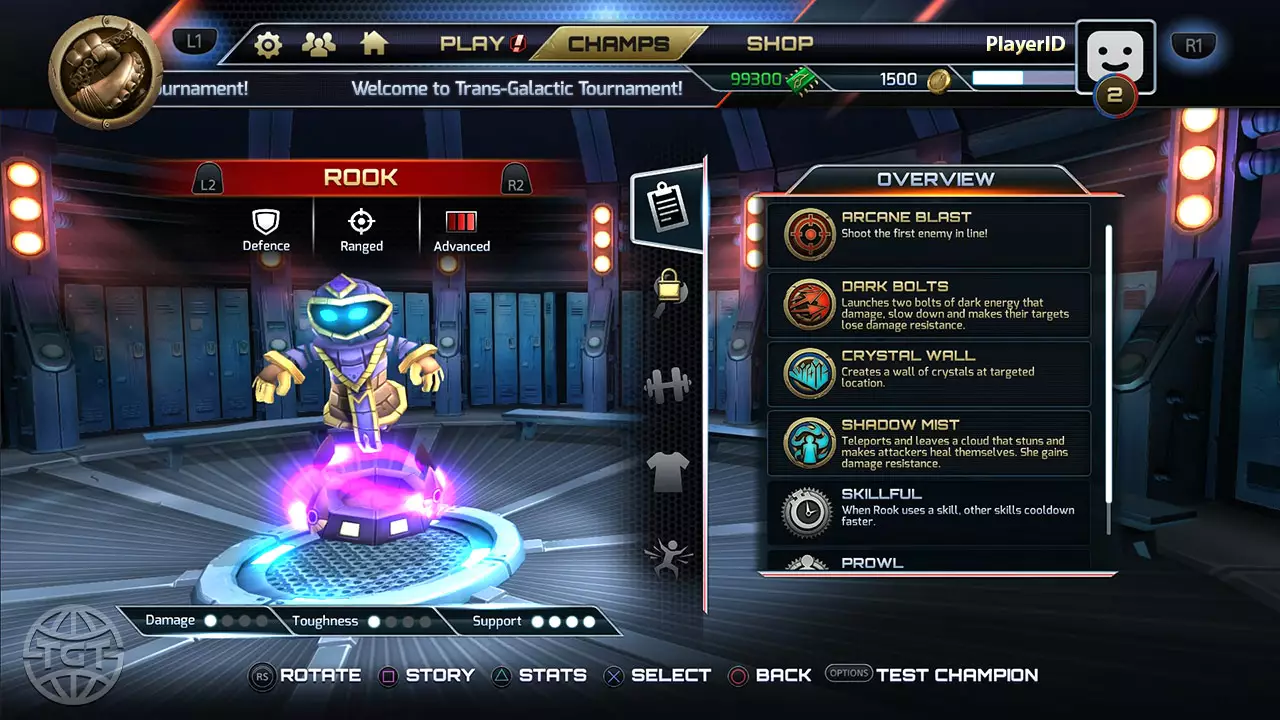1280x720 pixels.
Task: Select the ROOK champion name banner
Action: 361,178
